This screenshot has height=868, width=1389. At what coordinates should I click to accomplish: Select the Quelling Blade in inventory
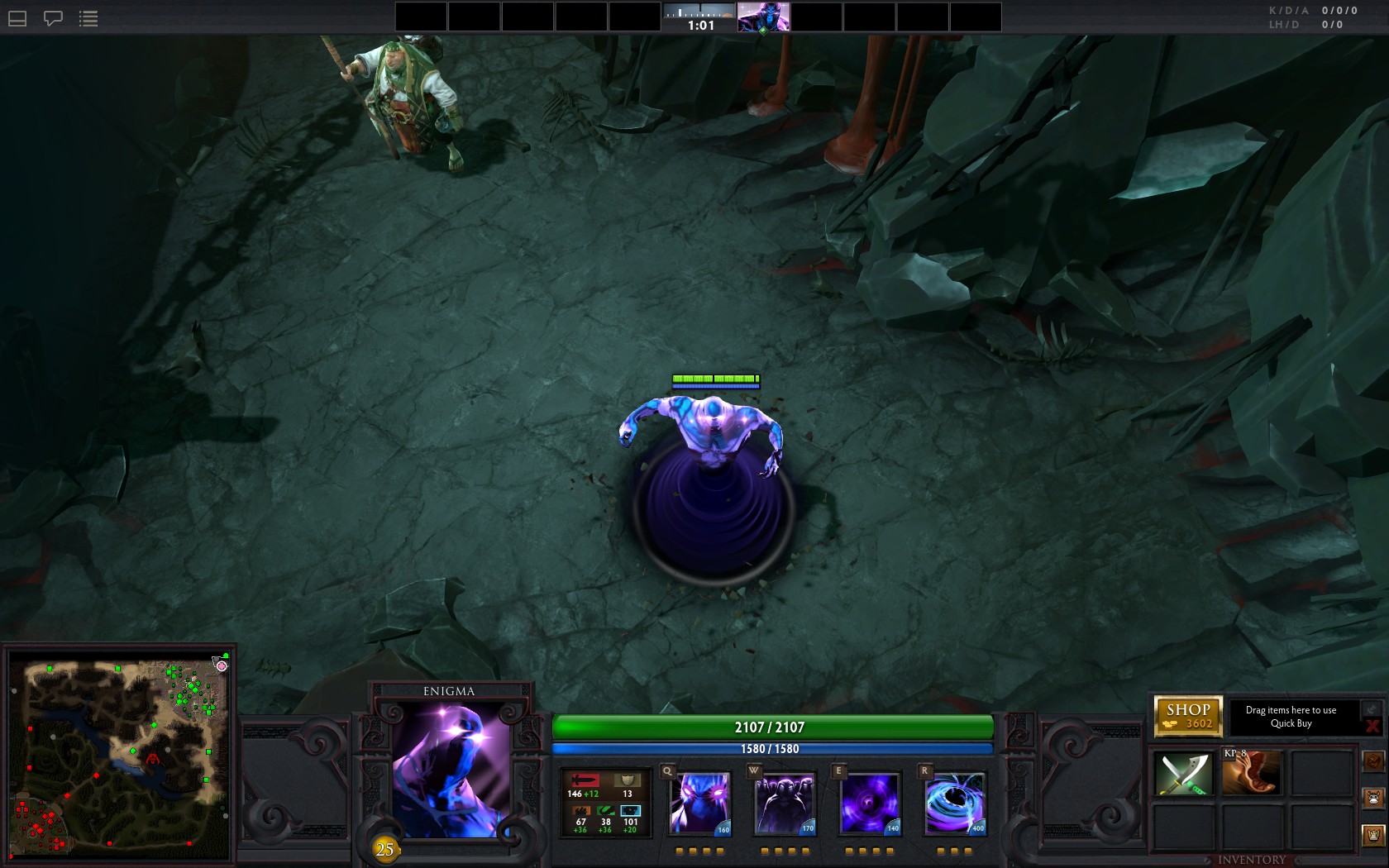[1184, 772]
